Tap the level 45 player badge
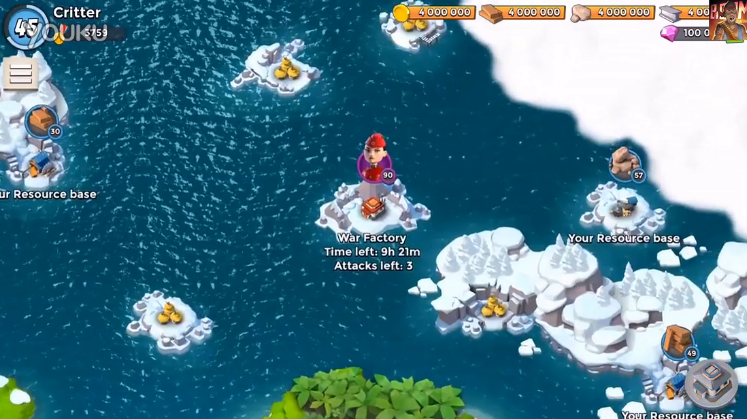Screen dimensions: 747x419 pos(25,27)
